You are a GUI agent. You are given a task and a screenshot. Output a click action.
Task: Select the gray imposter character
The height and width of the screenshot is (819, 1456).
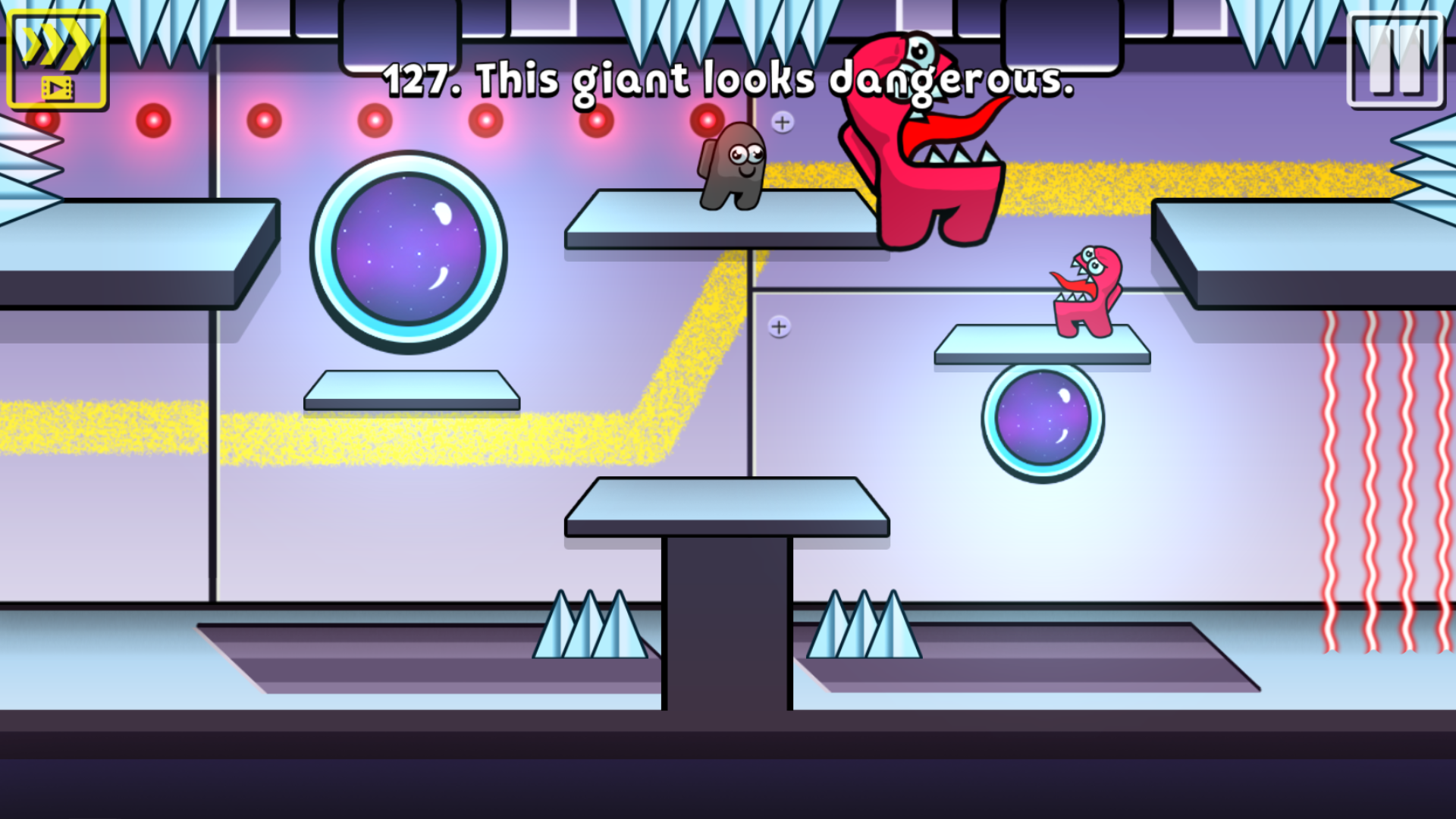(734, 163)
